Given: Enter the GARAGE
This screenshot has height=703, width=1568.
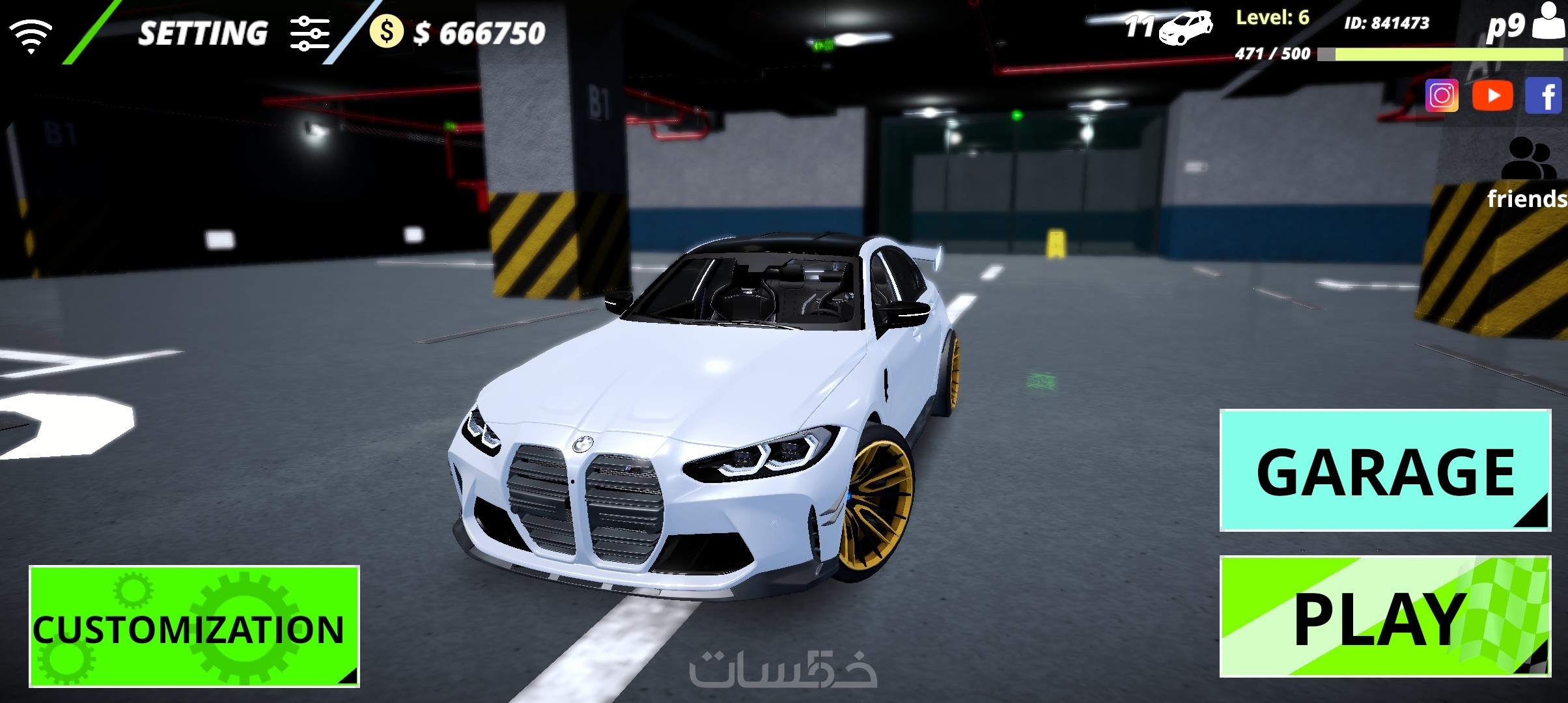Looking at the screenshot, I should pos(1385,471).
